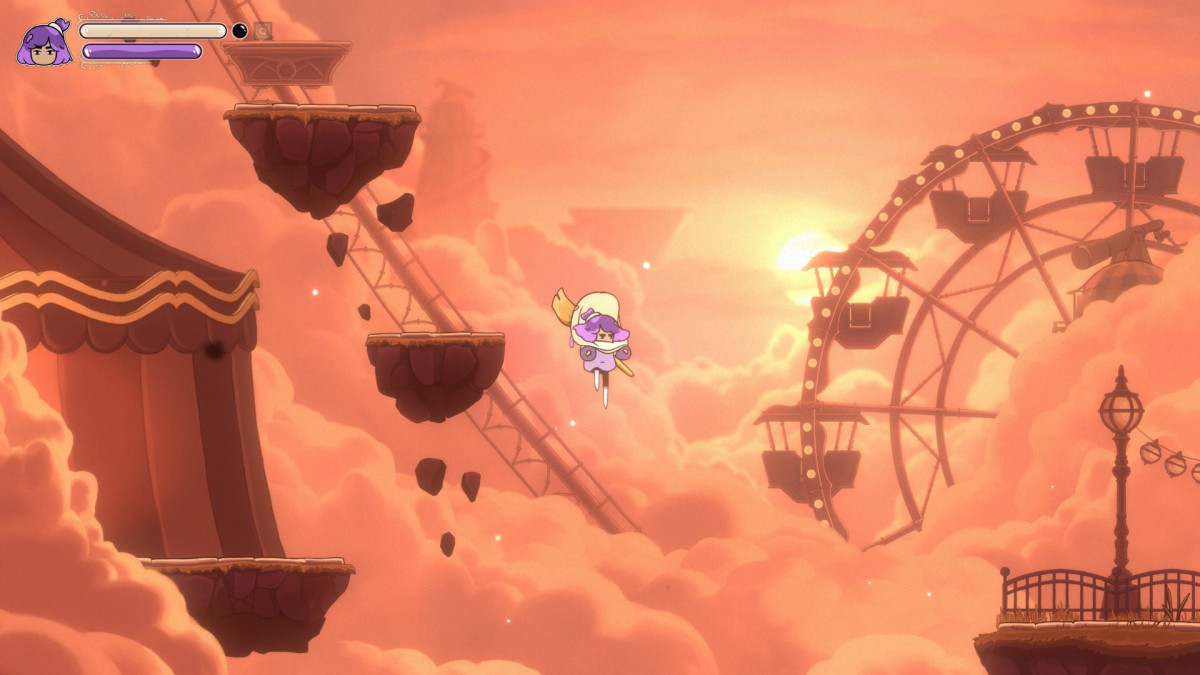Screen dimensions: 1200x675
Task: Select the black orb icon
Action: [x=240, y=31]
